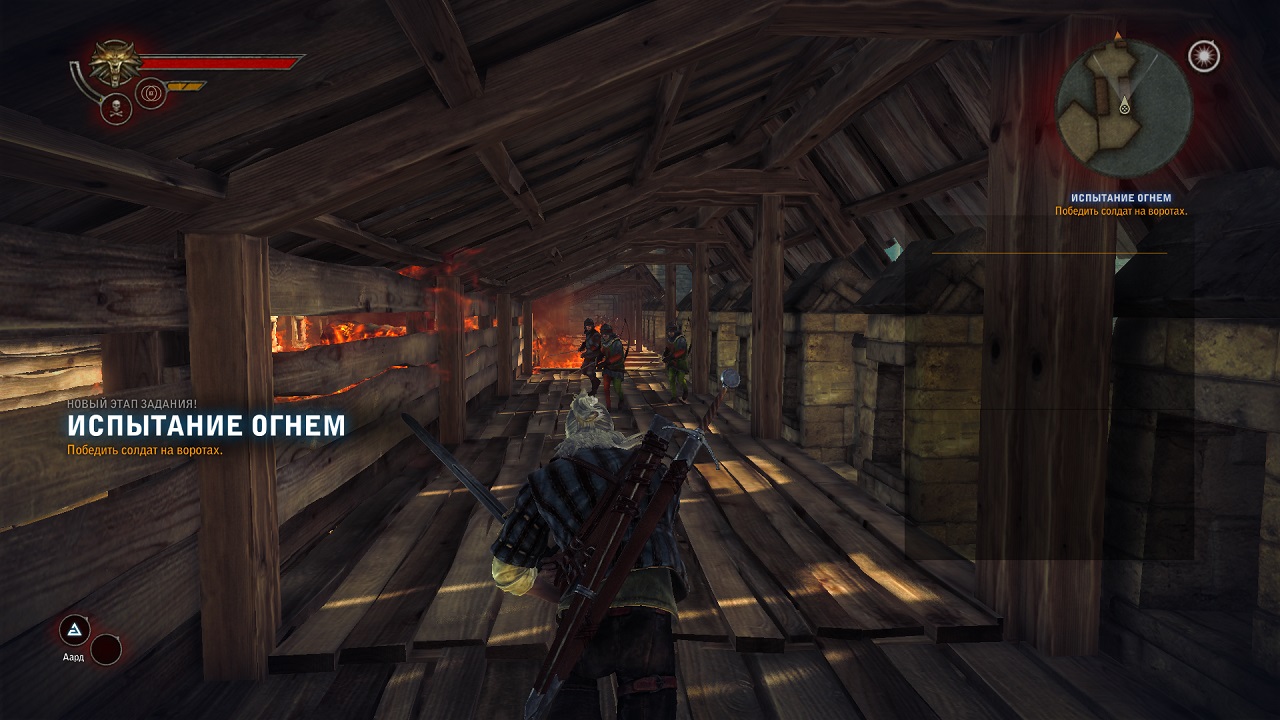Click the sun-shaped time of day icon
This screenshot has height=720, width=1280.
[x=1204, y=56]
